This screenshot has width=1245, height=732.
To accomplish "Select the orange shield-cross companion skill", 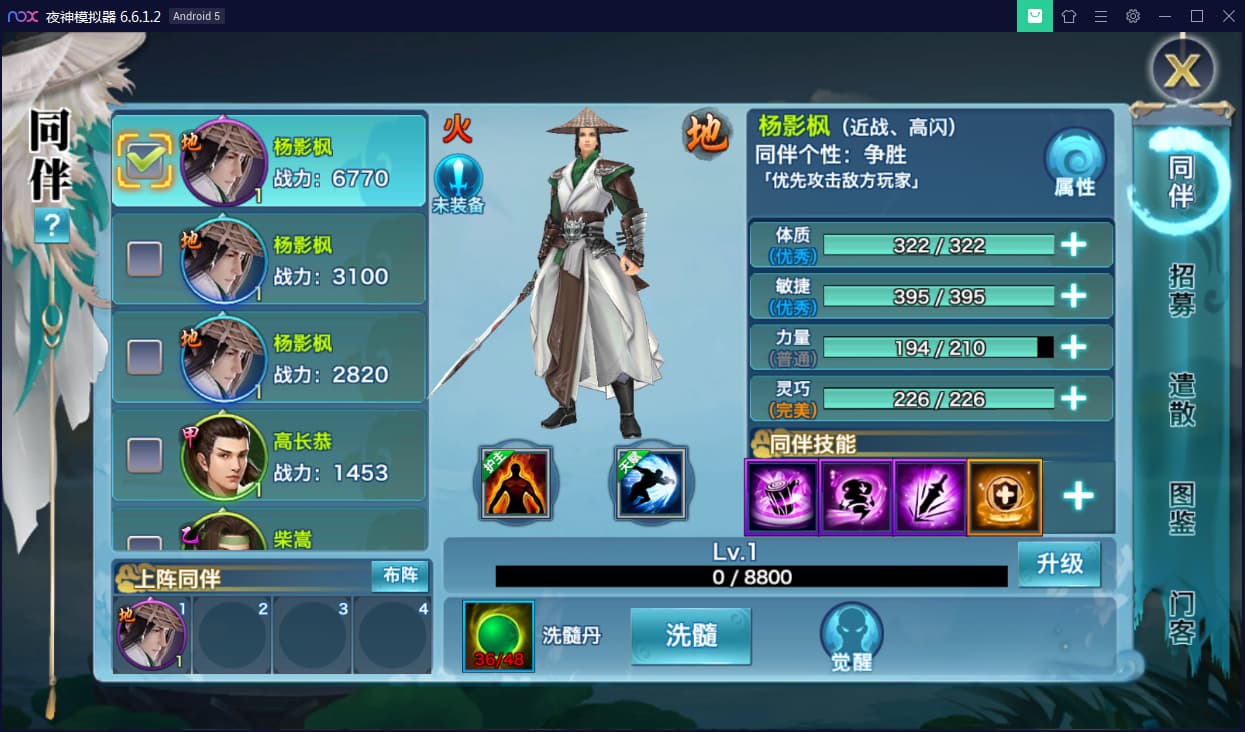I will (1005, 497).
